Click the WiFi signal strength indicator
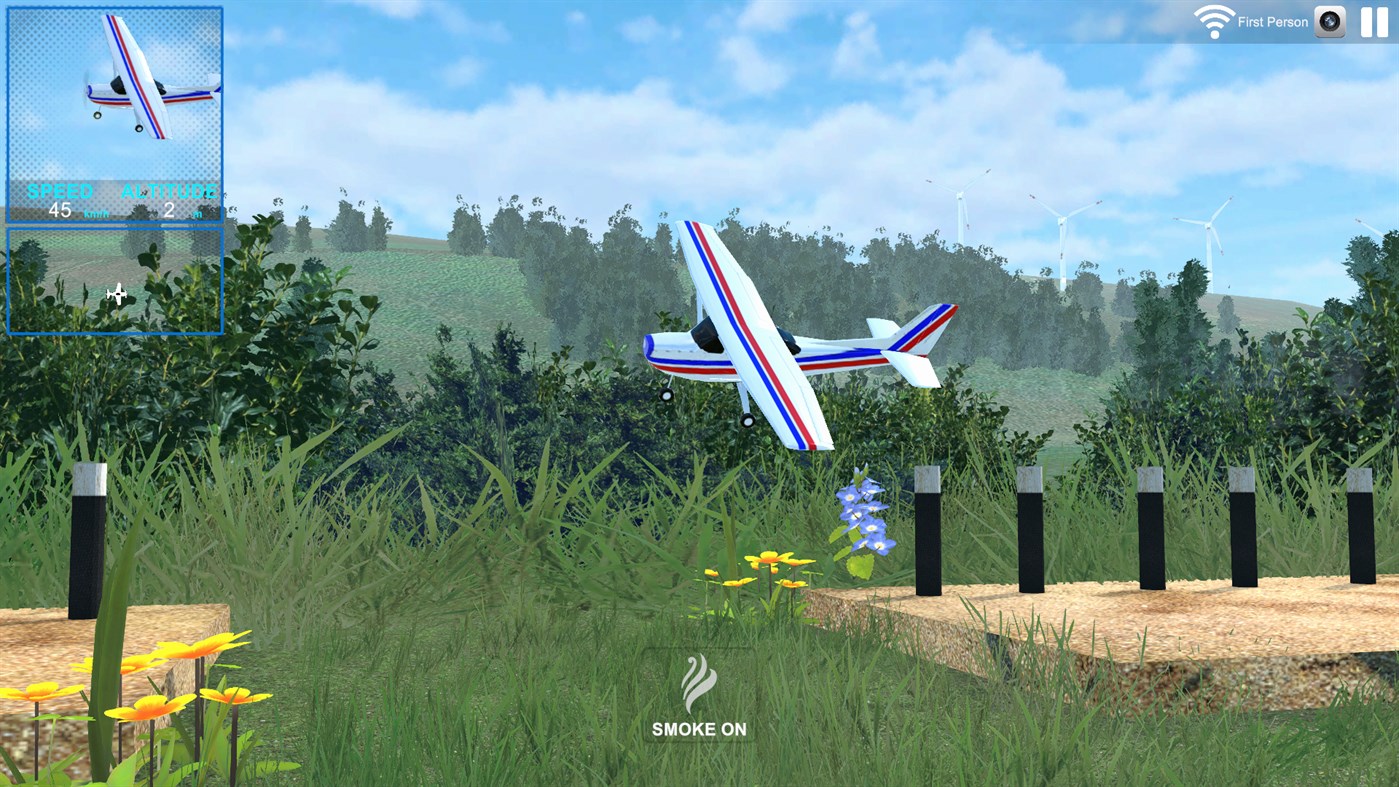This screenshot has width=1399, height=787. point(1213,20)
